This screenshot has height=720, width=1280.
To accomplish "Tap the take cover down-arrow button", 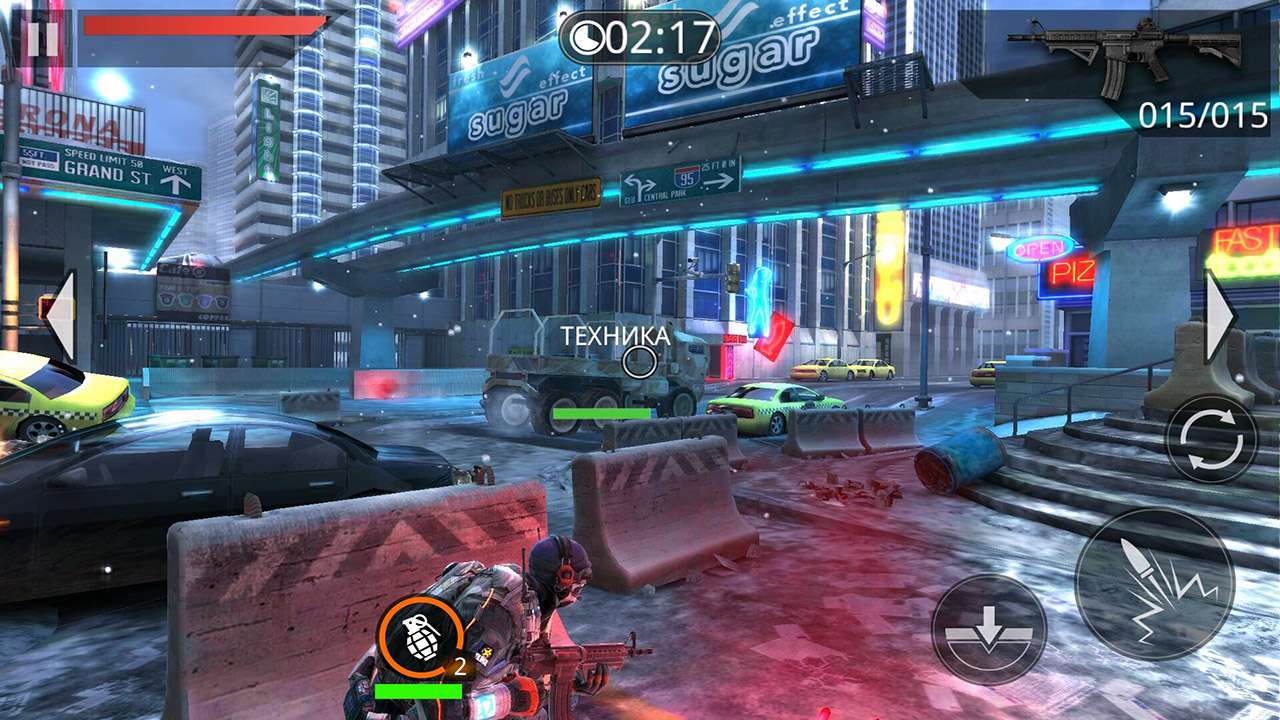I will pos(989,630).
